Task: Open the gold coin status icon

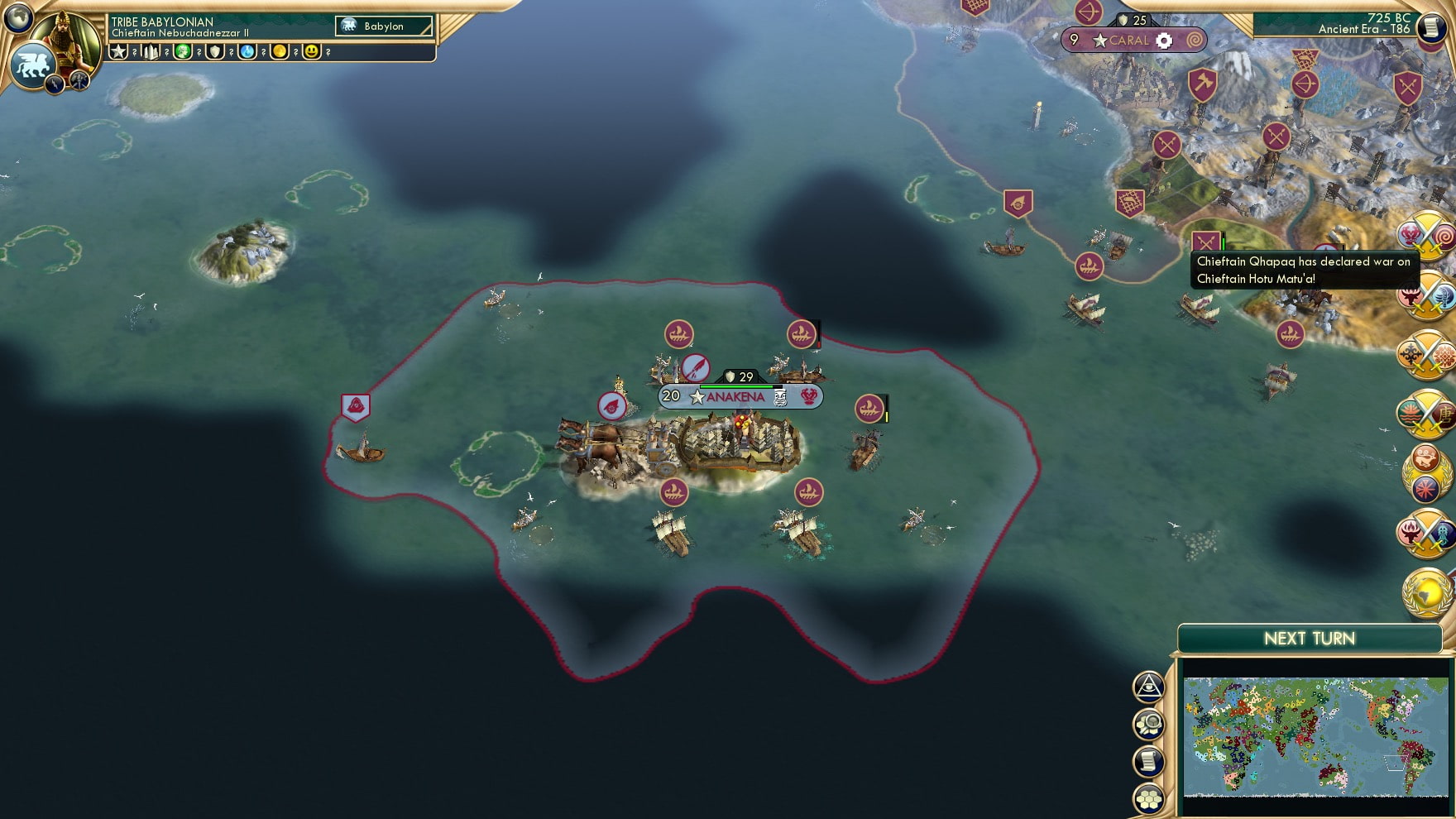Action: (278, 51)
